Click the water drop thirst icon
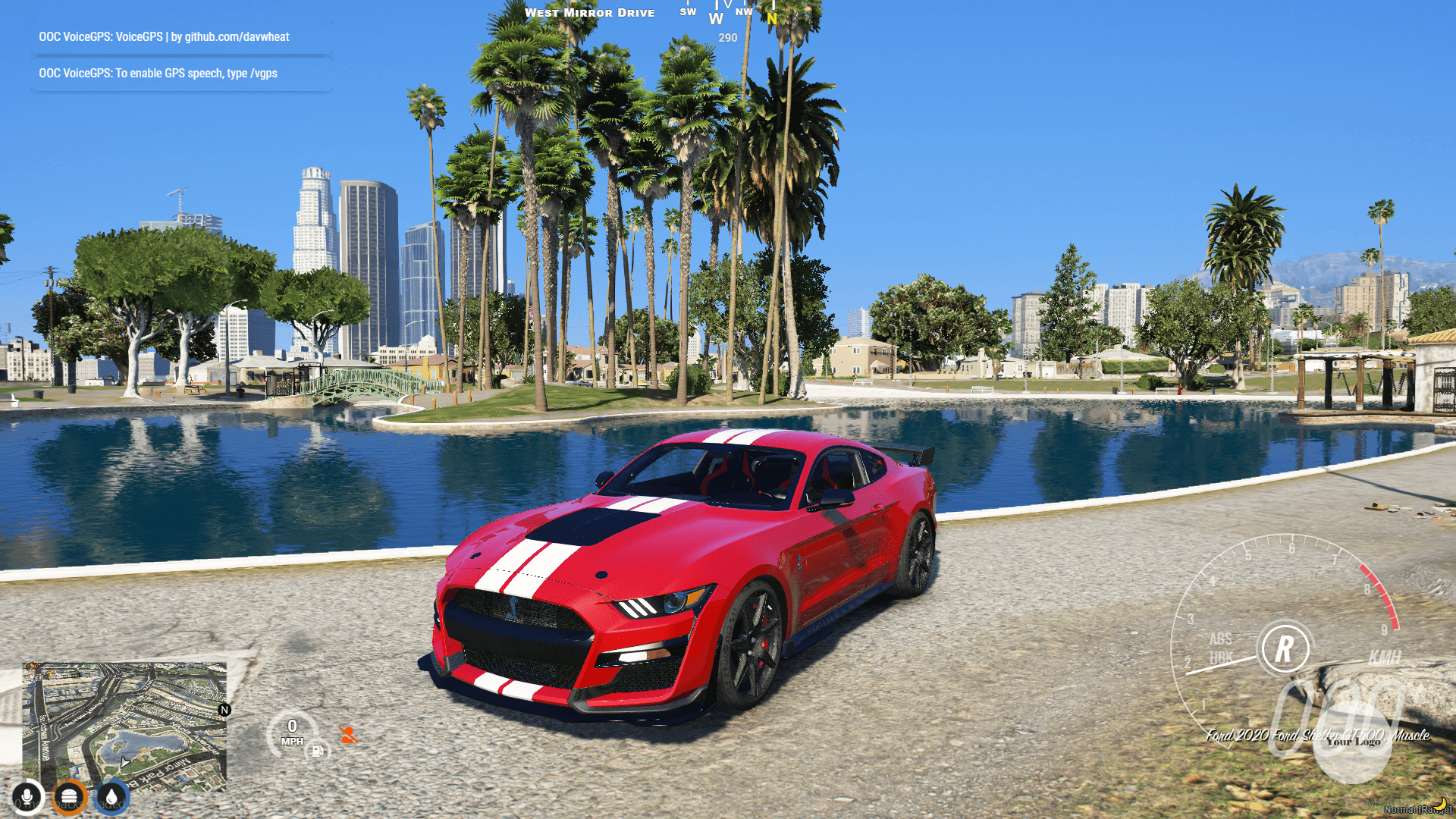The image size is (1456, 819). [112, 797]
